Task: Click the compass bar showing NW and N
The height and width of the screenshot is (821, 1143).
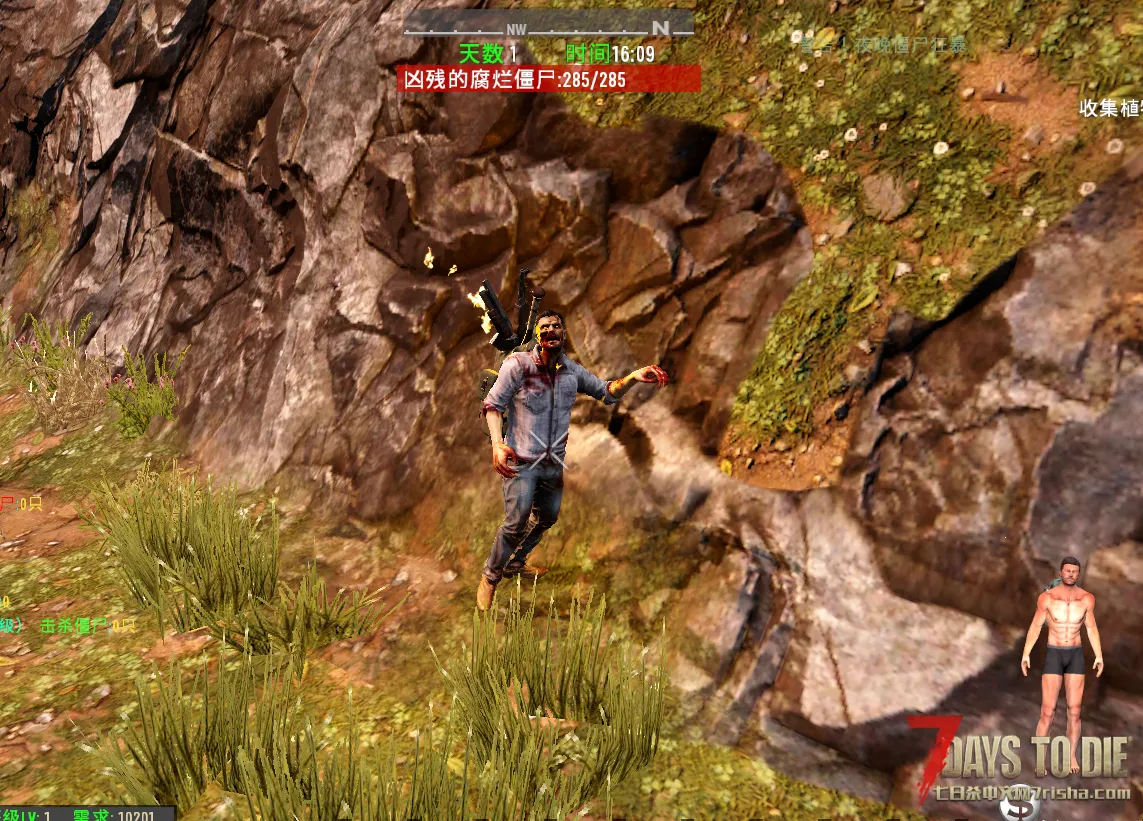Action: coord(548,24)
